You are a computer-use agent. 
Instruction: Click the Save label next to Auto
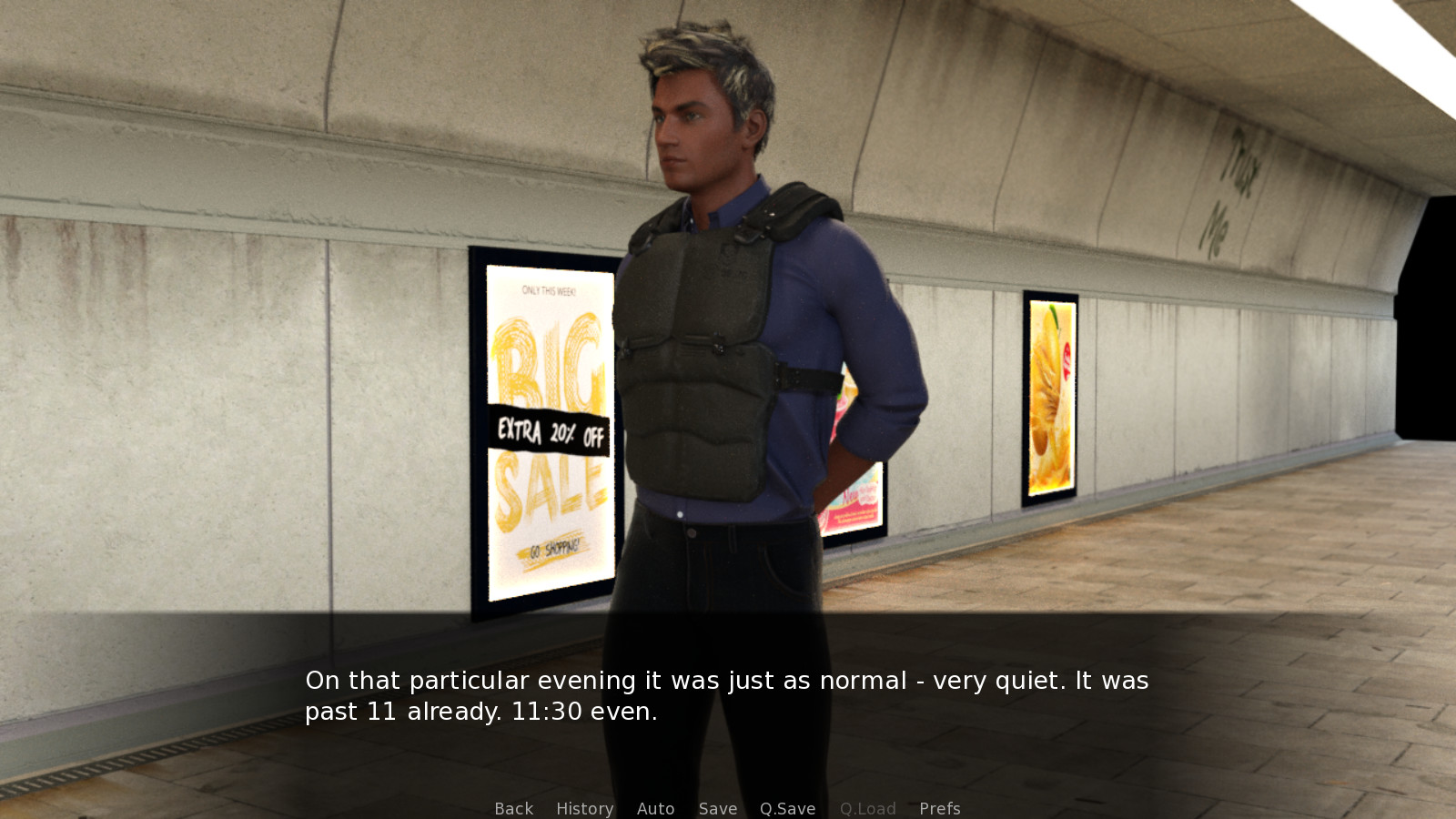pyautogui.click(x=718, y=808)
